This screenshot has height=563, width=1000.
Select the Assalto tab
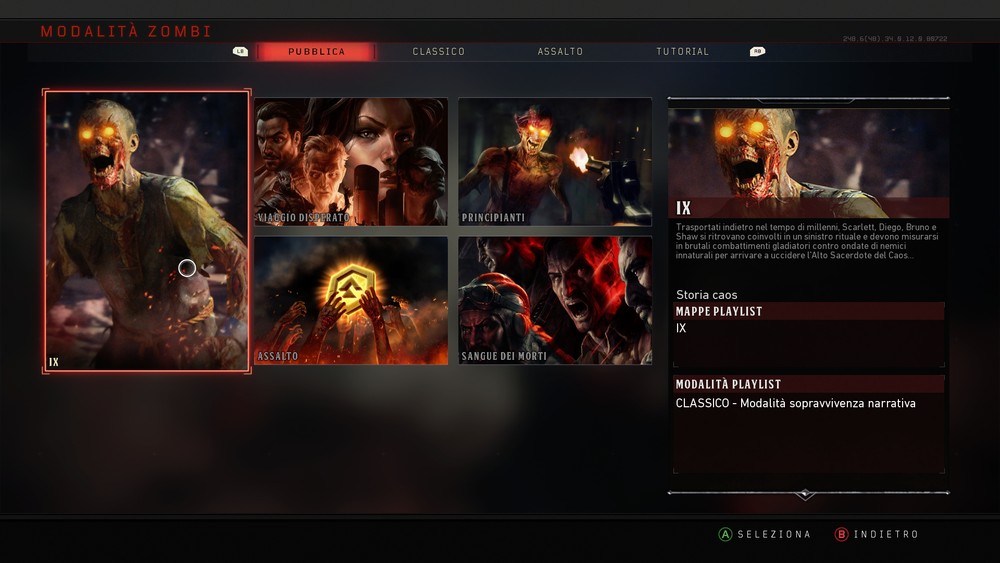pos(560,52)
